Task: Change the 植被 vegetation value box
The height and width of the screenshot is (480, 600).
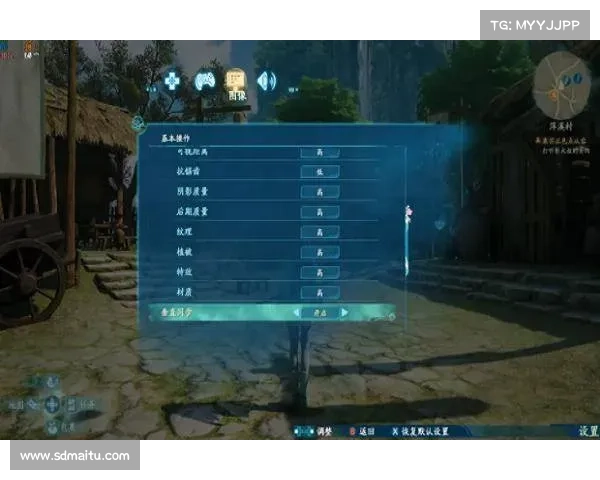Action: (320, 252)
